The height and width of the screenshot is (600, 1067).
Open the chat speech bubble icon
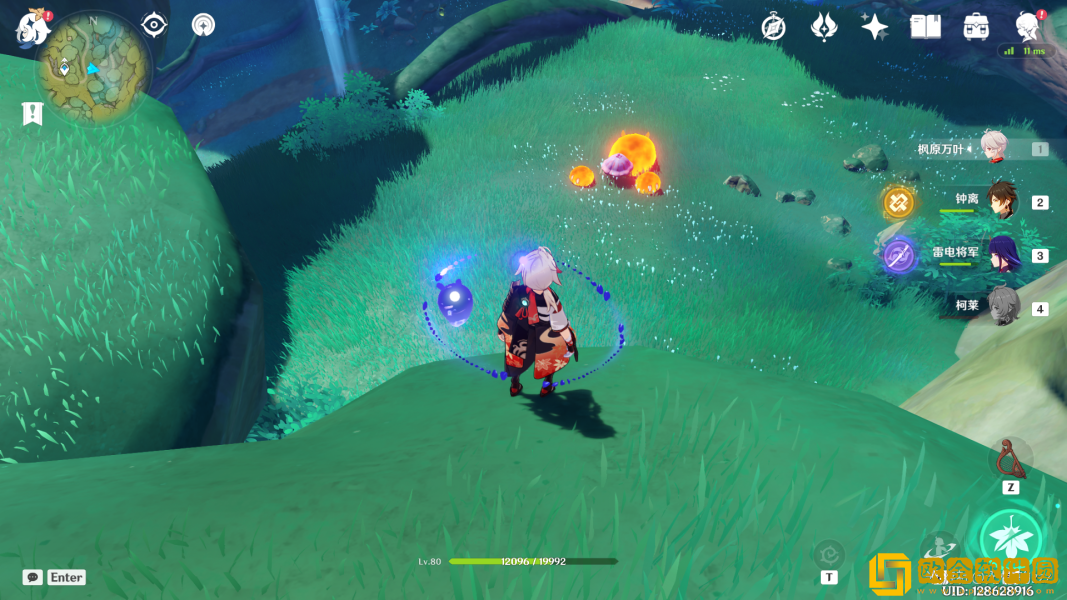point(33,577)
